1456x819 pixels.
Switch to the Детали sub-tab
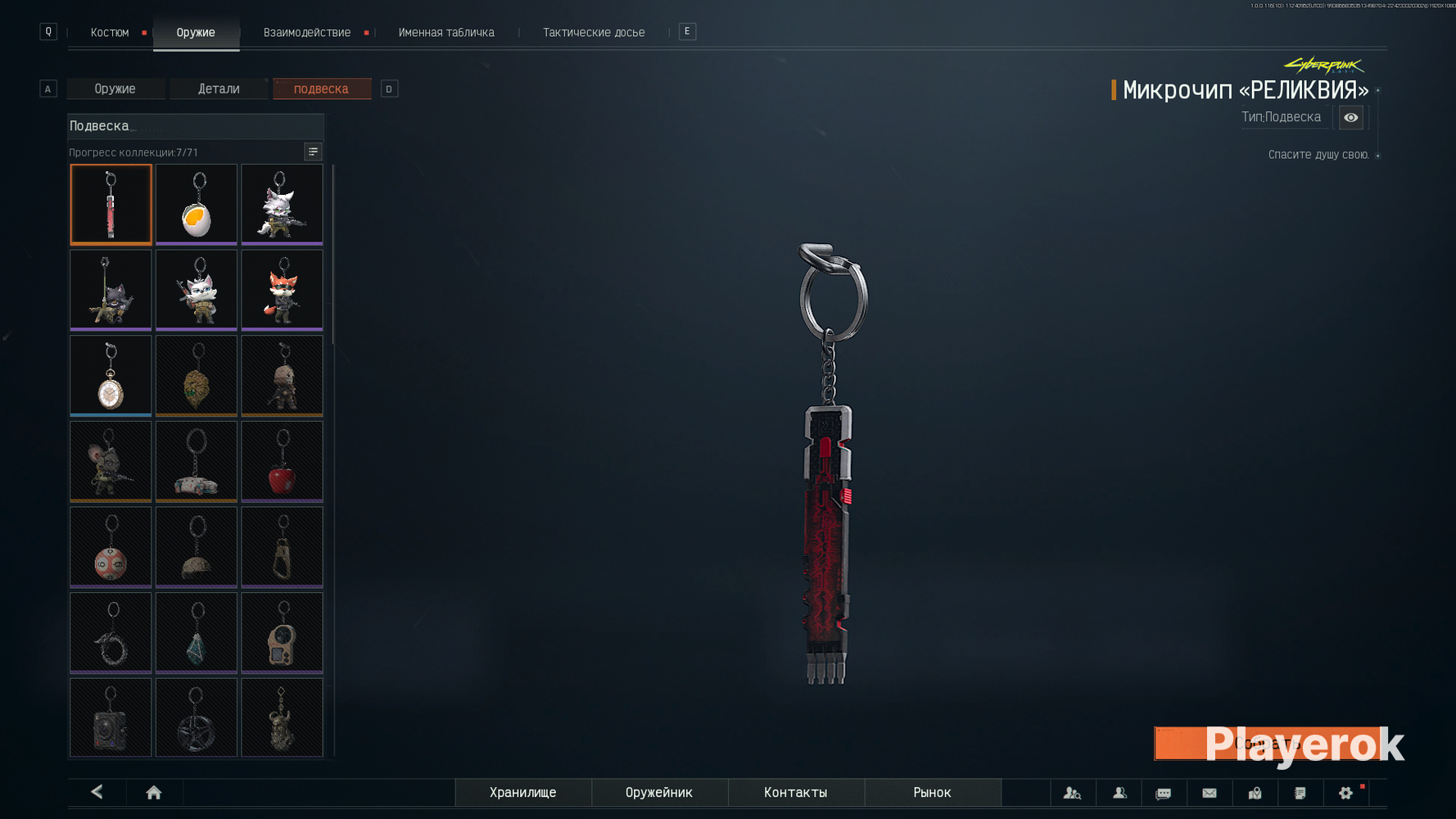[x=219, y=88]
